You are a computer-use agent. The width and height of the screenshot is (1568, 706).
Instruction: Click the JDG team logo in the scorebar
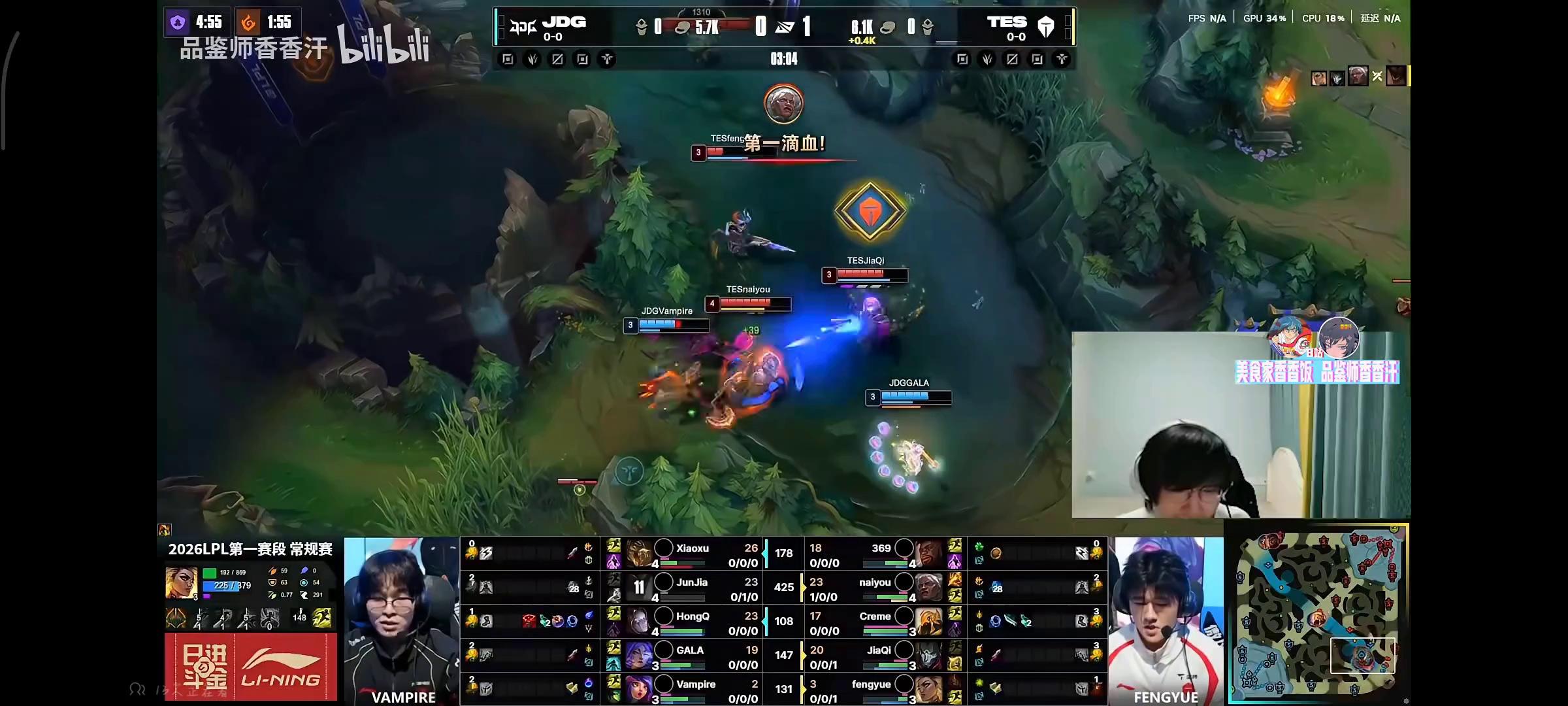[x=523, y=26]
